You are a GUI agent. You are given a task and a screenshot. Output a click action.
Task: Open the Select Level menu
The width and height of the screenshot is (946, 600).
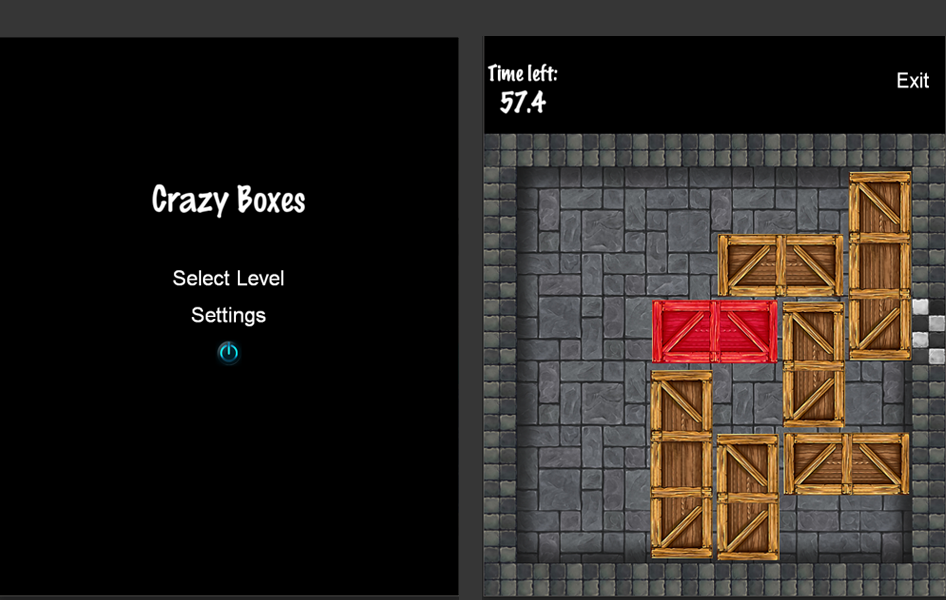tap(228, 278)
